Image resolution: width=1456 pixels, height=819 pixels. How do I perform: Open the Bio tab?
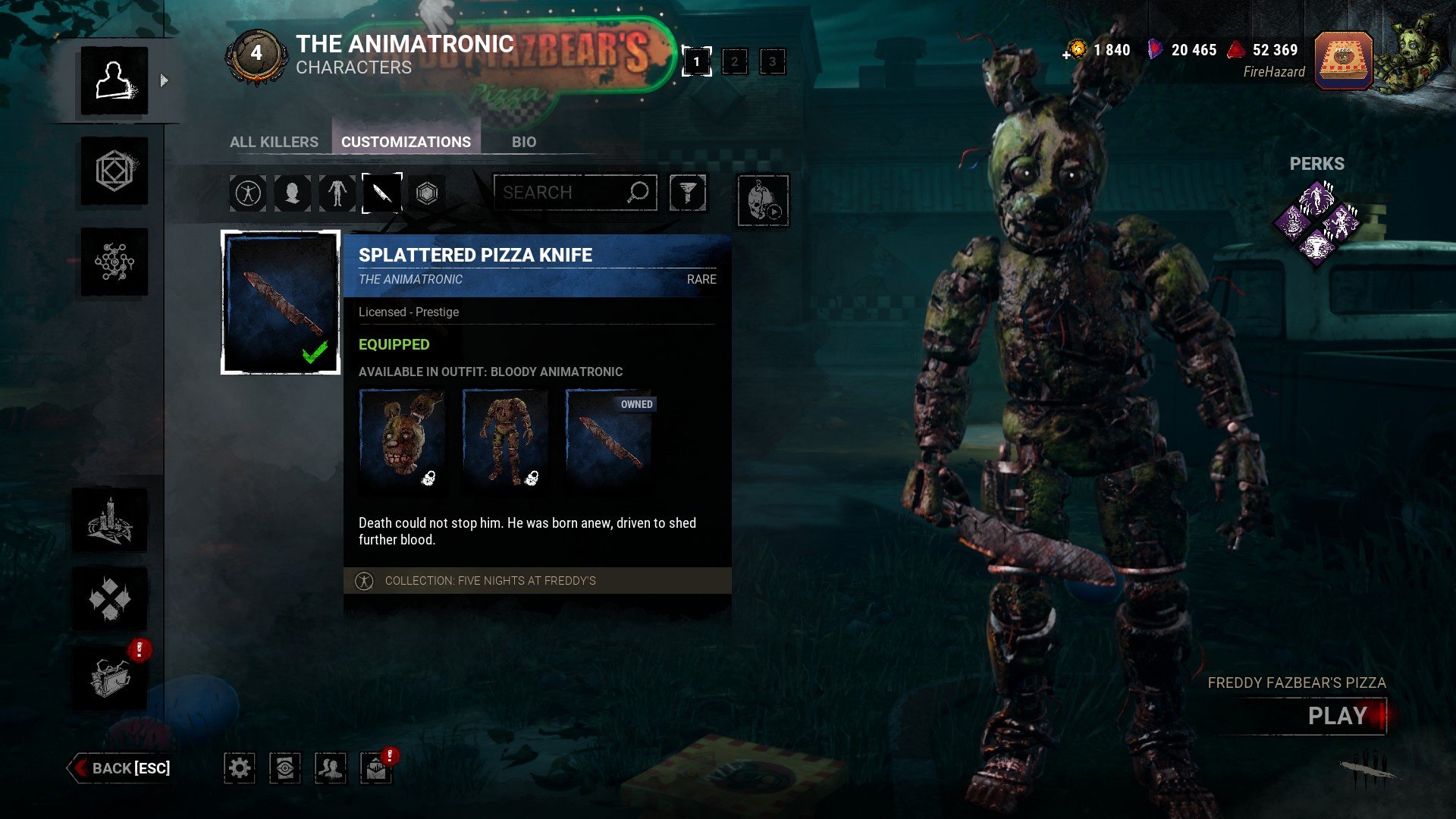(x=523, y=142)
